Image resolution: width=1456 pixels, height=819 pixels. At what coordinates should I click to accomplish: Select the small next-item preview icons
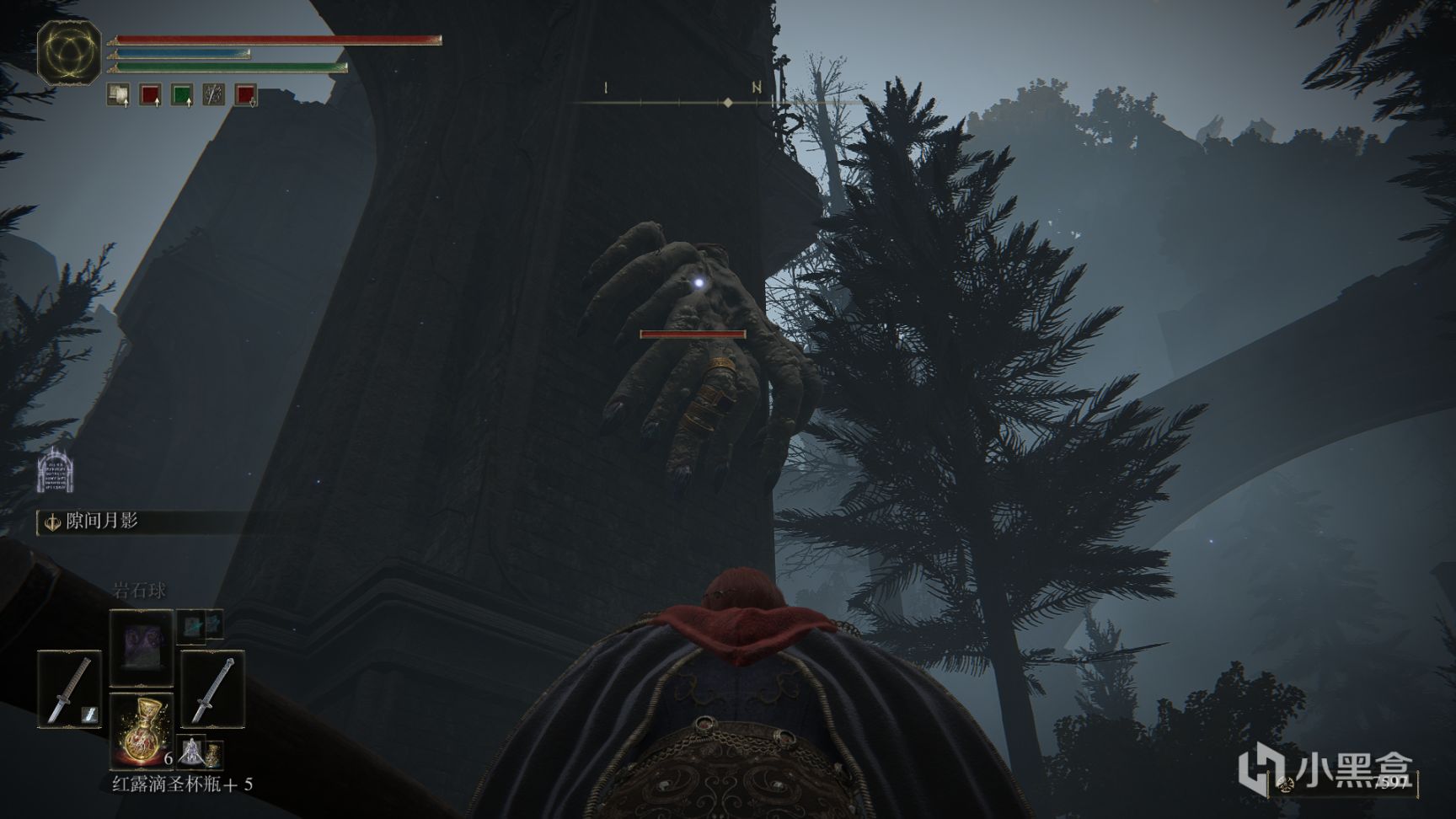tap(201, 751)
